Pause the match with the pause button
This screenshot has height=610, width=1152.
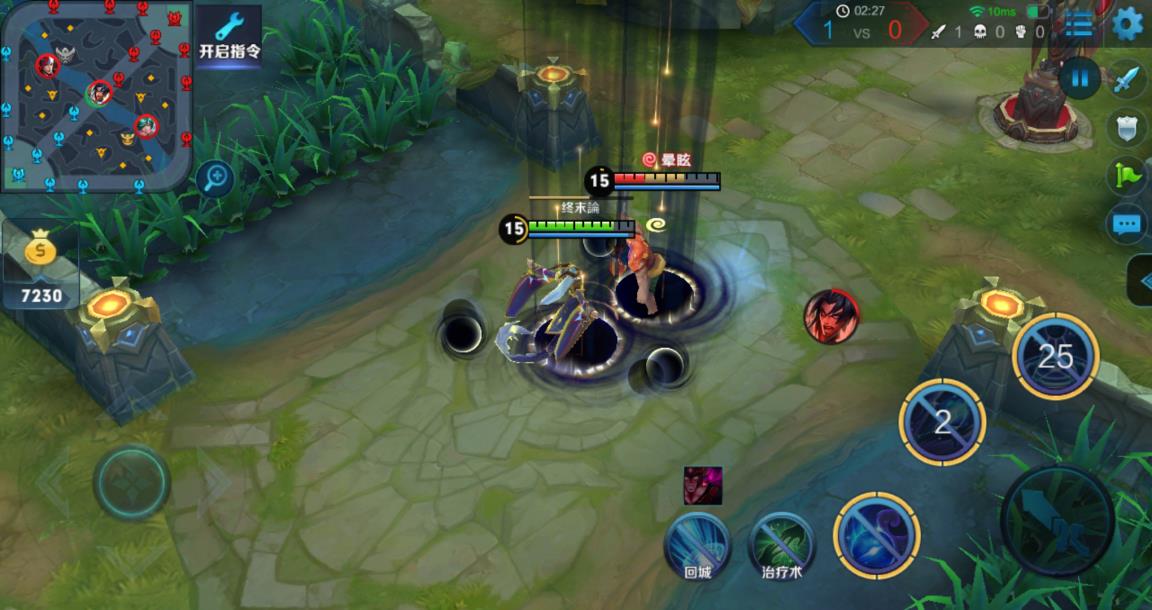pyautogui.click(x=1079, y=77)
